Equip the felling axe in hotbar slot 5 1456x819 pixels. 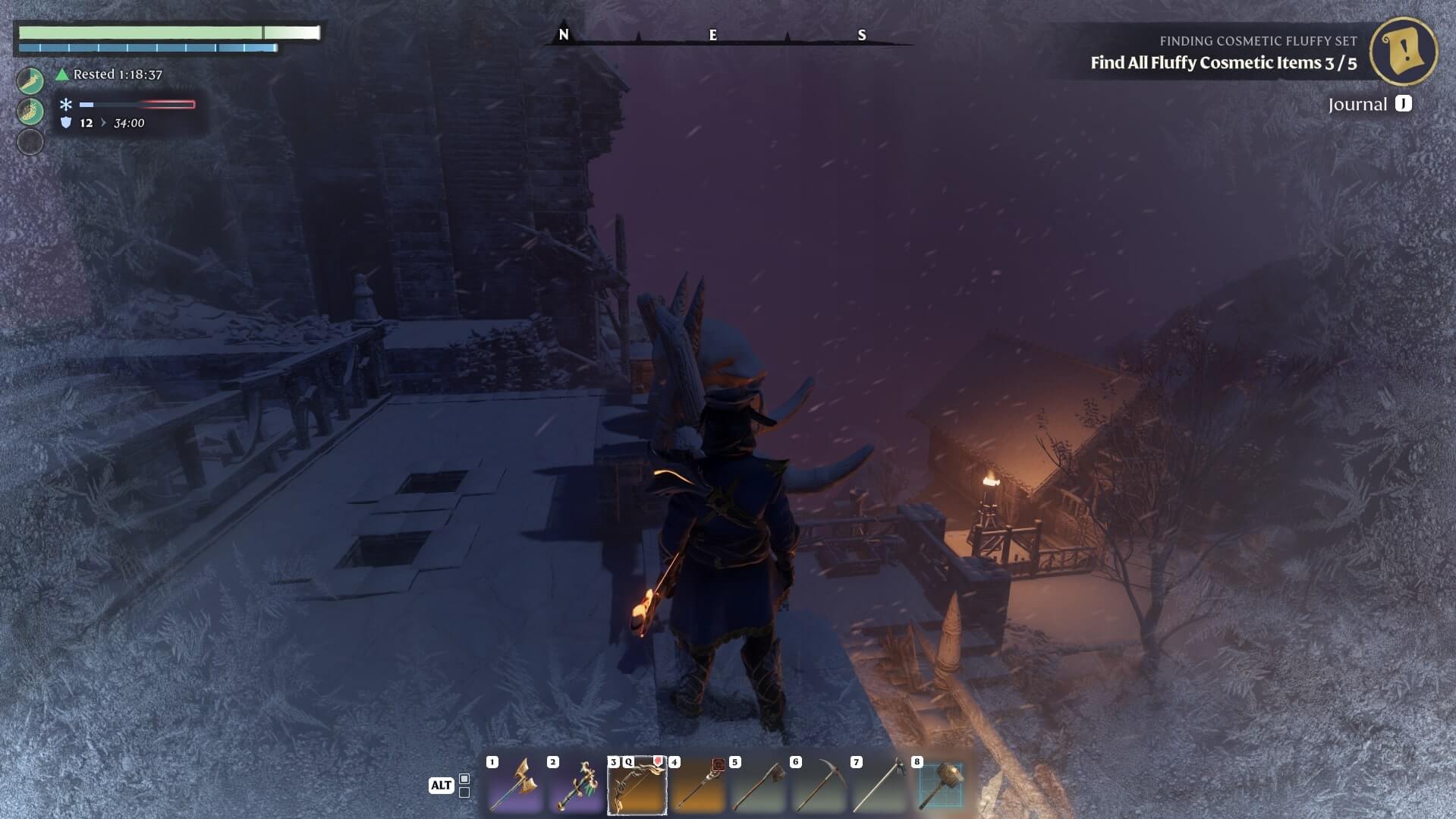point(759,785)
